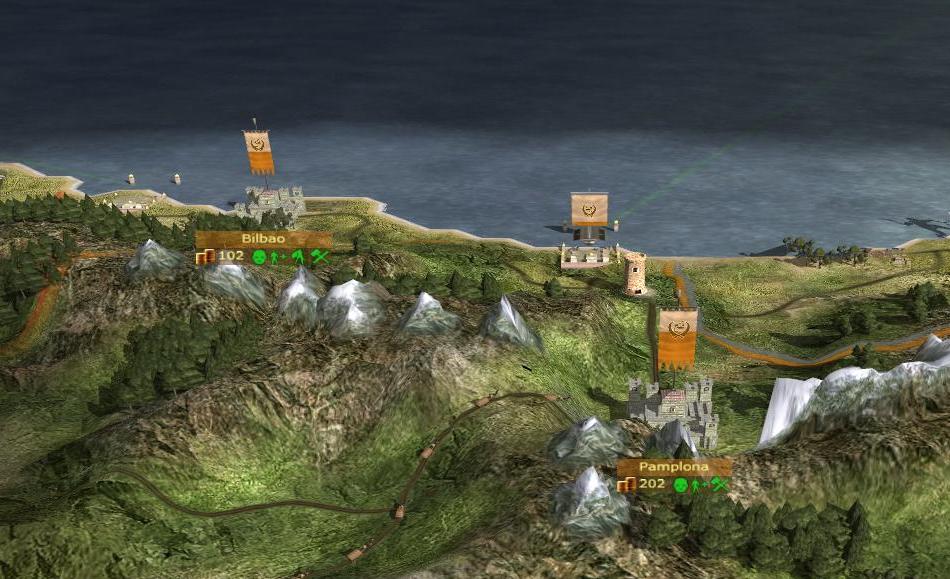950x579 pixels.
Task: Click the faction banner above Pamplona's castle
Action: tap(677, 337)
